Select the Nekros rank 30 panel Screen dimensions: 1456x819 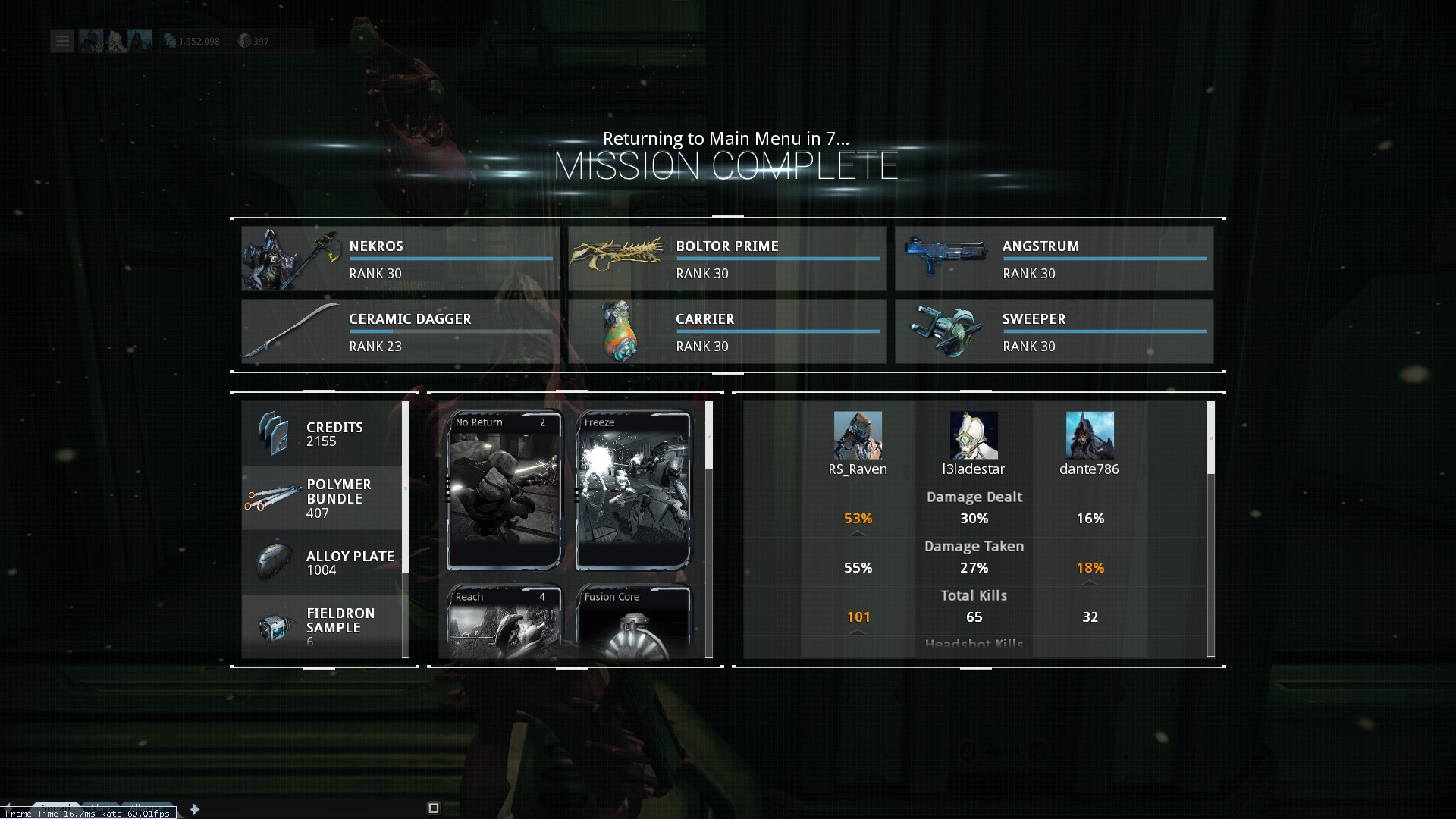(x=400, y=259)
